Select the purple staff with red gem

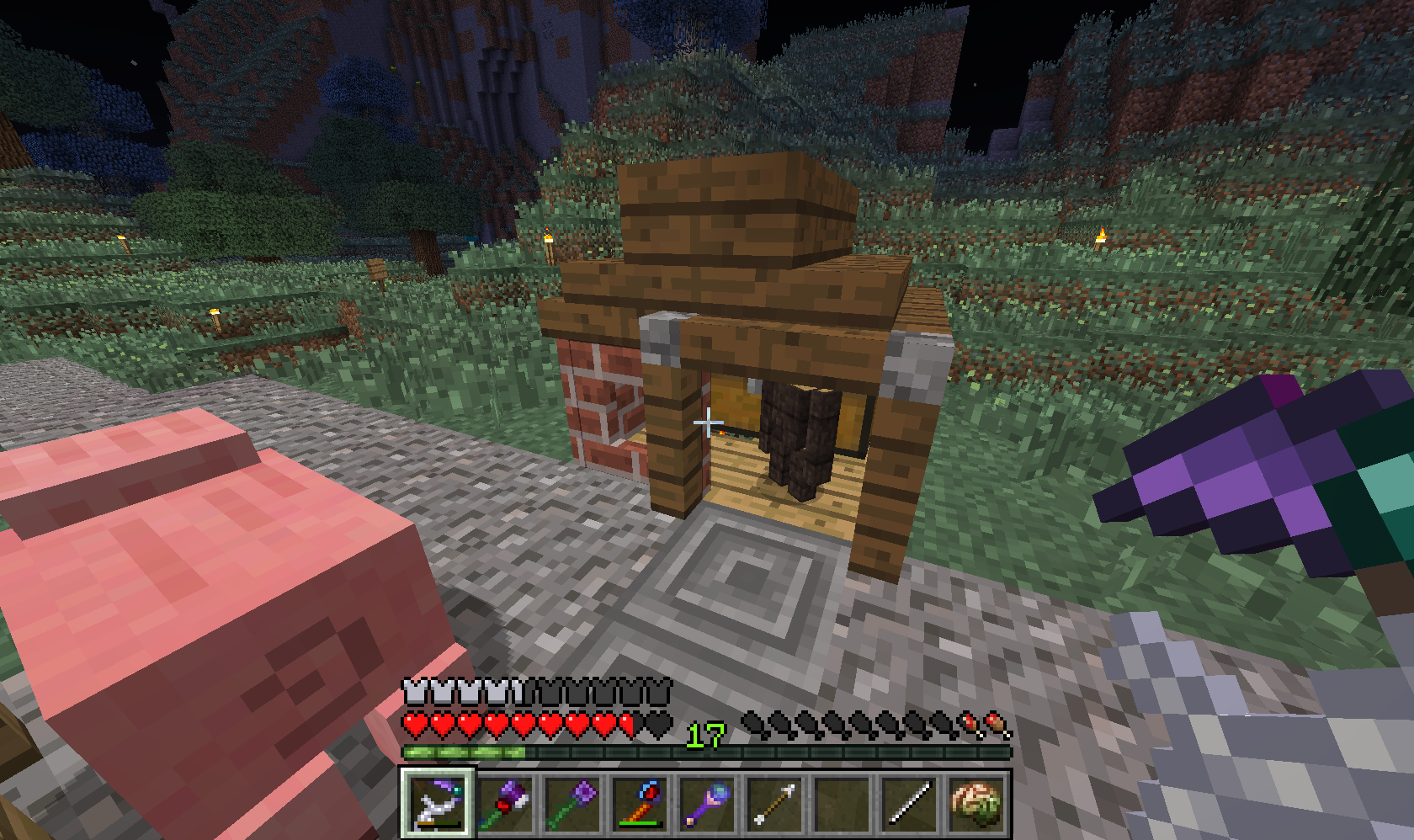tap(505, 801)
